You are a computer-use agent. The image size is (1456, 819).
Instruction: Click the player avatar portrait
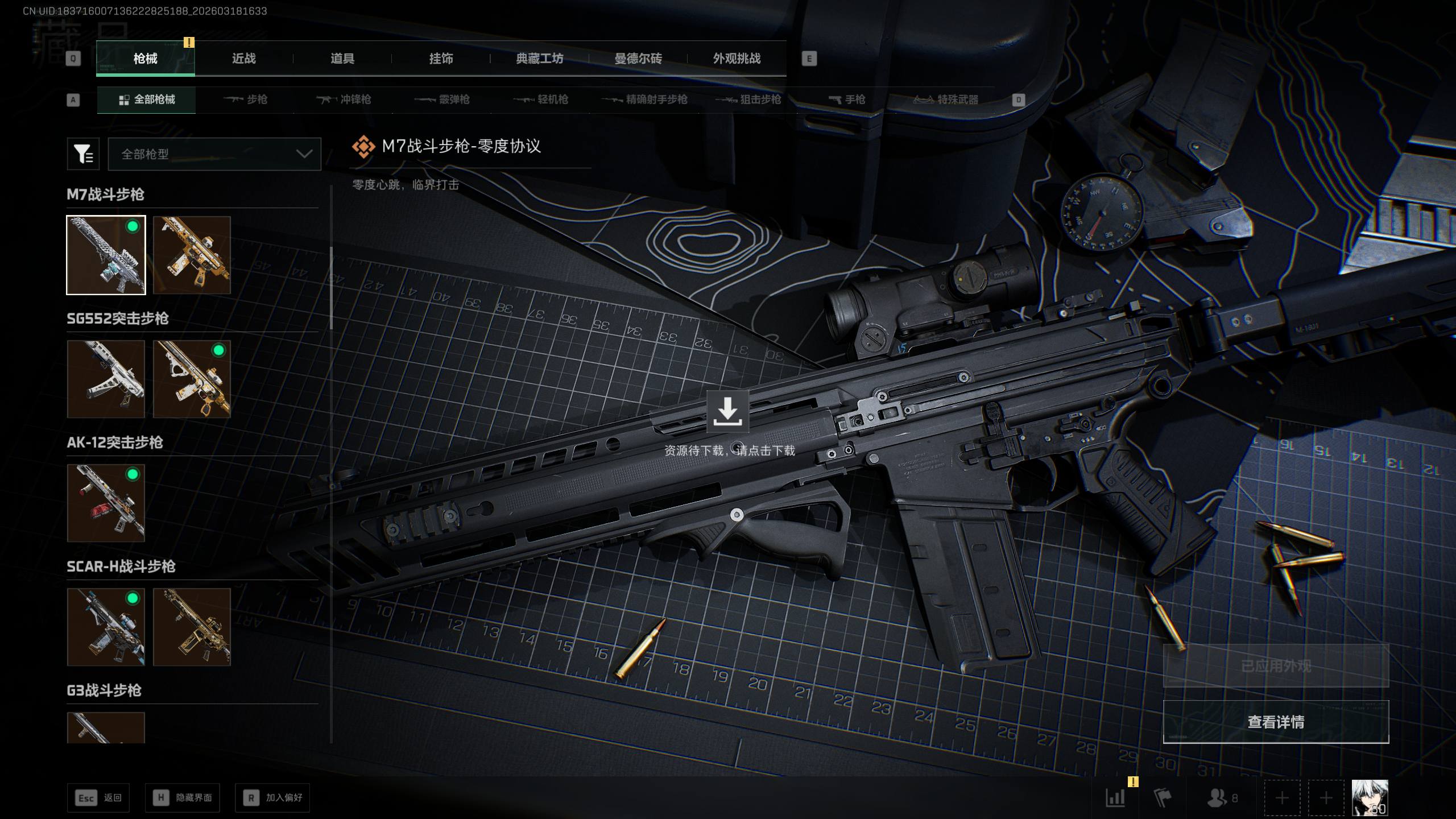click(x=1370, y=797)
